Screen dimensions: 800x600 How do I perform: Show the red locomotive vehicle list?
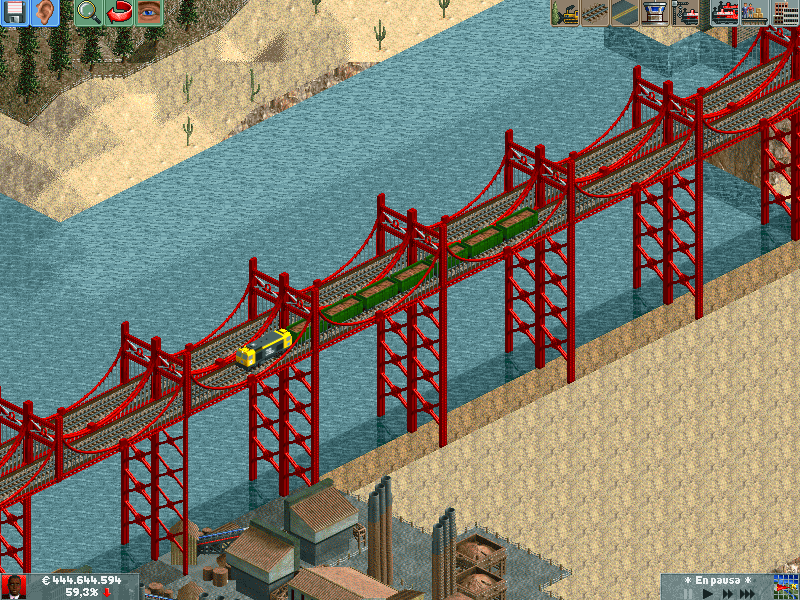724,13
